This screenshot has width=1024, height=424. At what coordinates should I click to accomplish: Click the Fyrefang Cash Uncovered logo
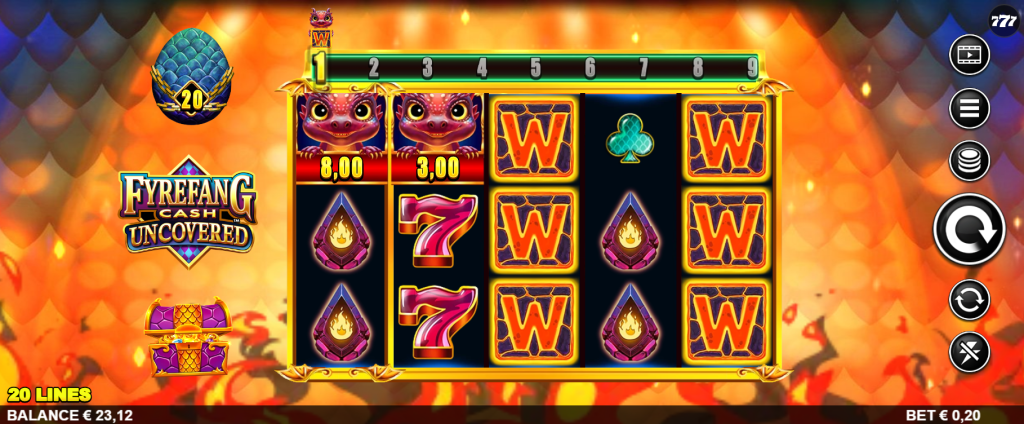188,210
